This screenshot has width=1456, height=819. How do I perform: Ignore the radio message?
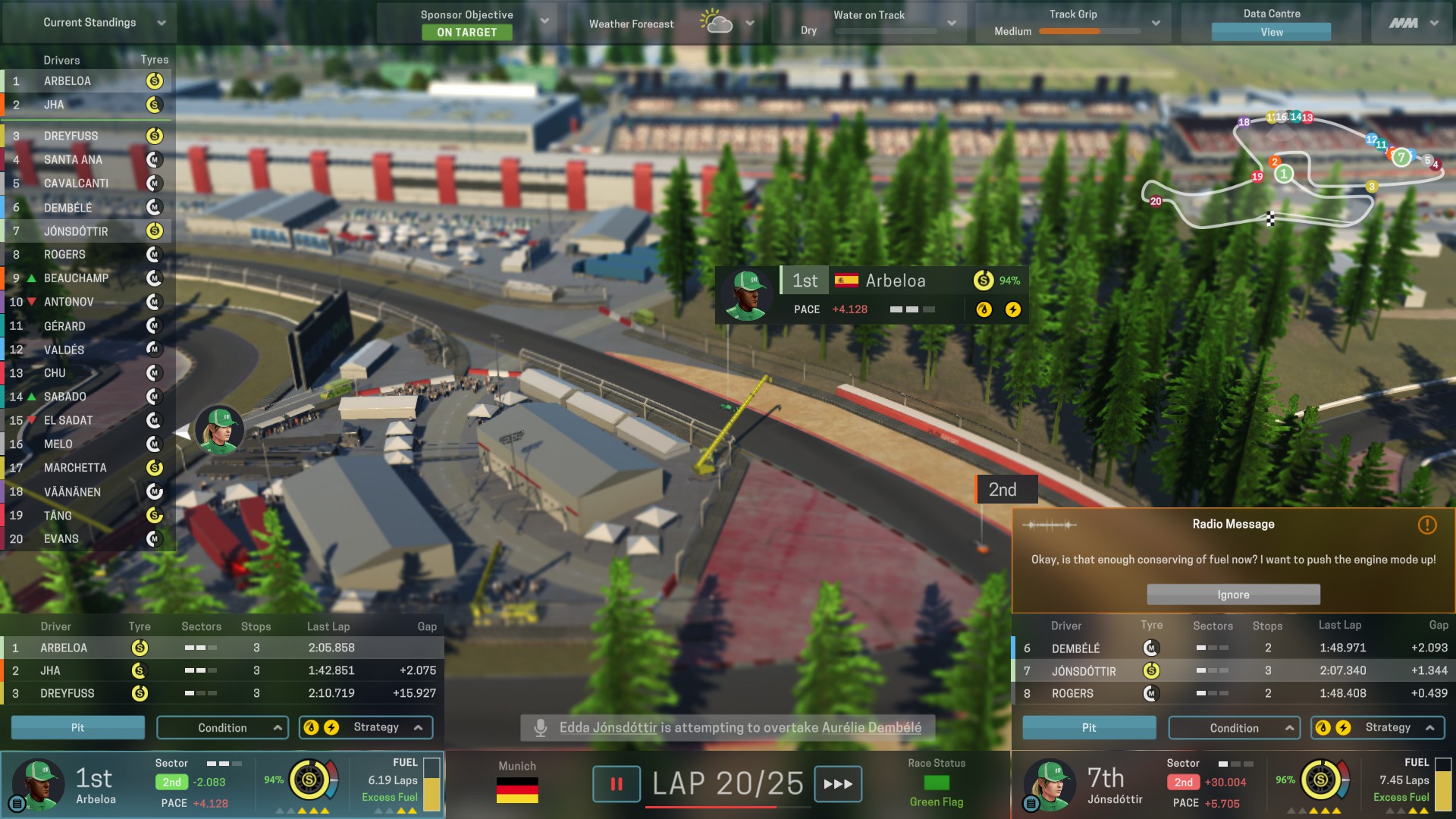1233,595
